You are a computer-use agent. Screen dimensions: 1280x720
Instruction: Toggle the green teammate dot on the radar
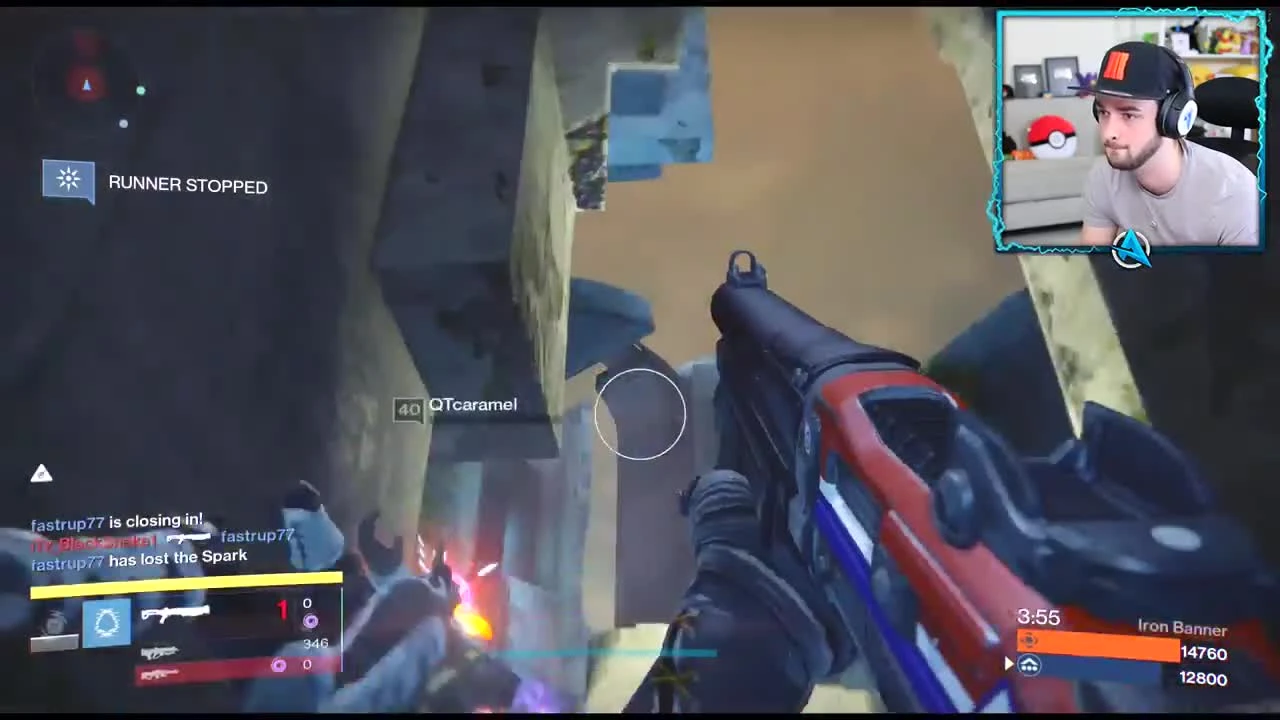pyautogui.click(x=141, y=91)
